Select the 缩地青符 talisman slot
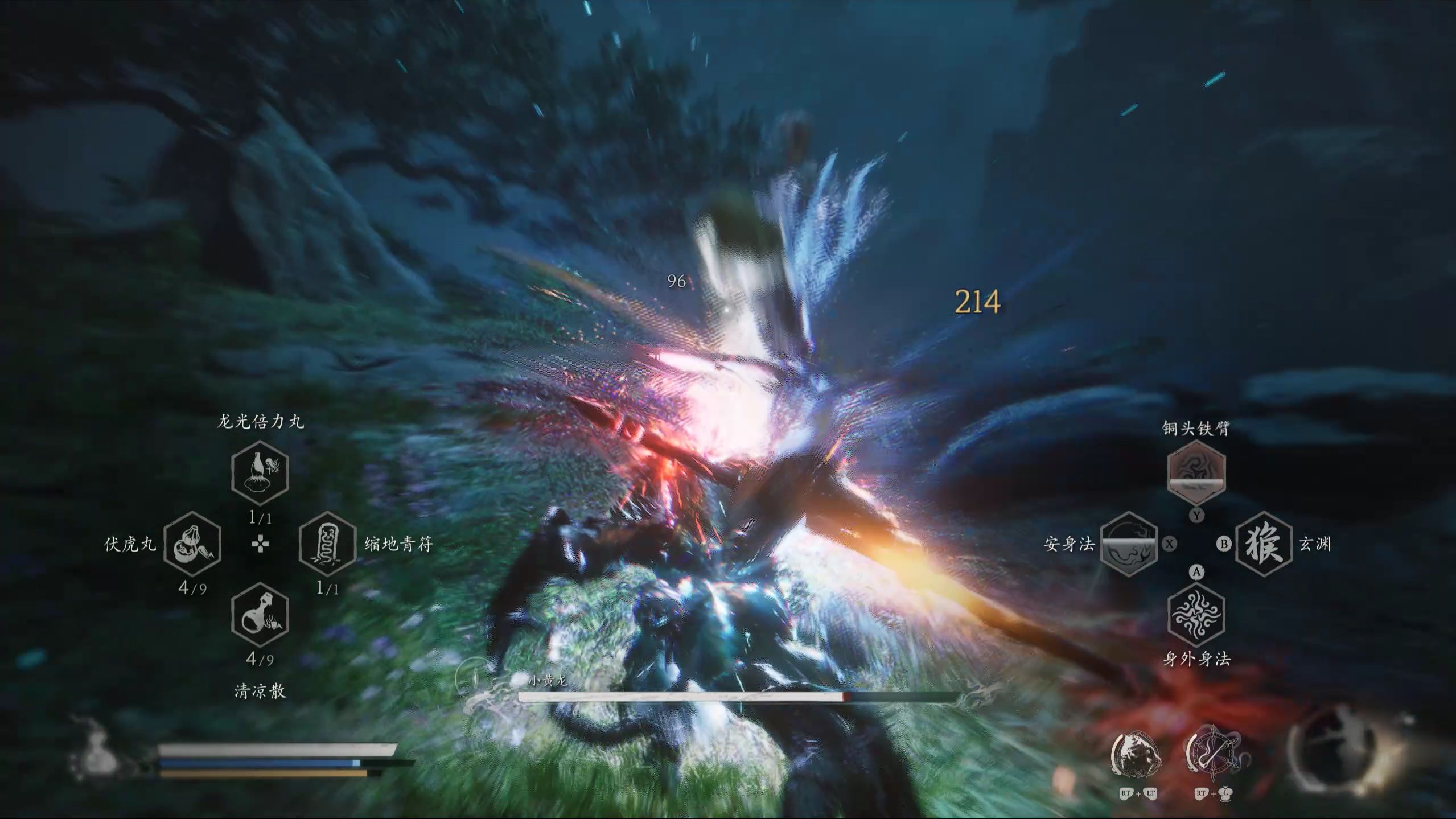The width and height of the screenshot is (1456, 819). (327, 544)
